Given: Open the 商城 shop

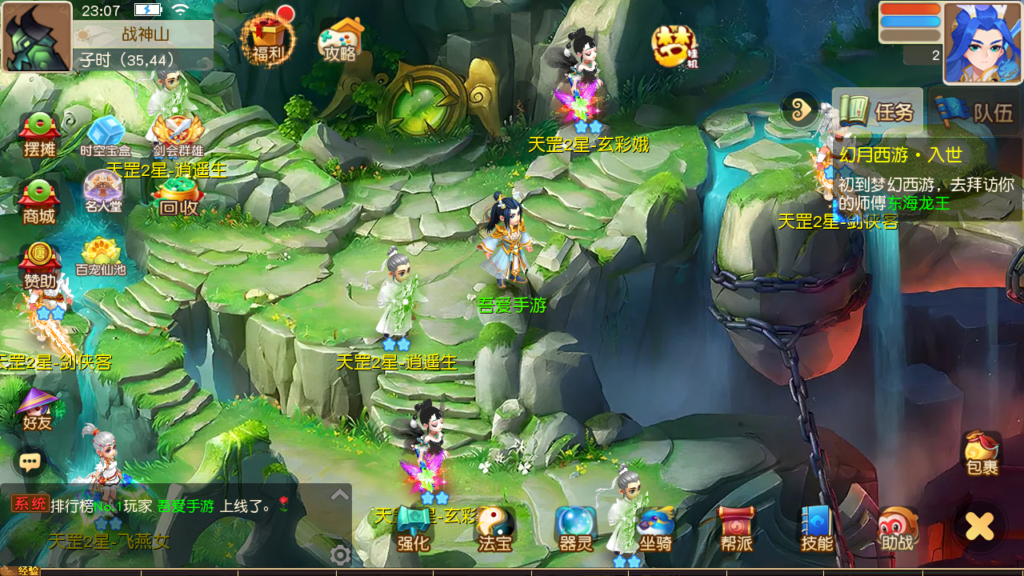Looking at the screenshot, I should point(40,201).
